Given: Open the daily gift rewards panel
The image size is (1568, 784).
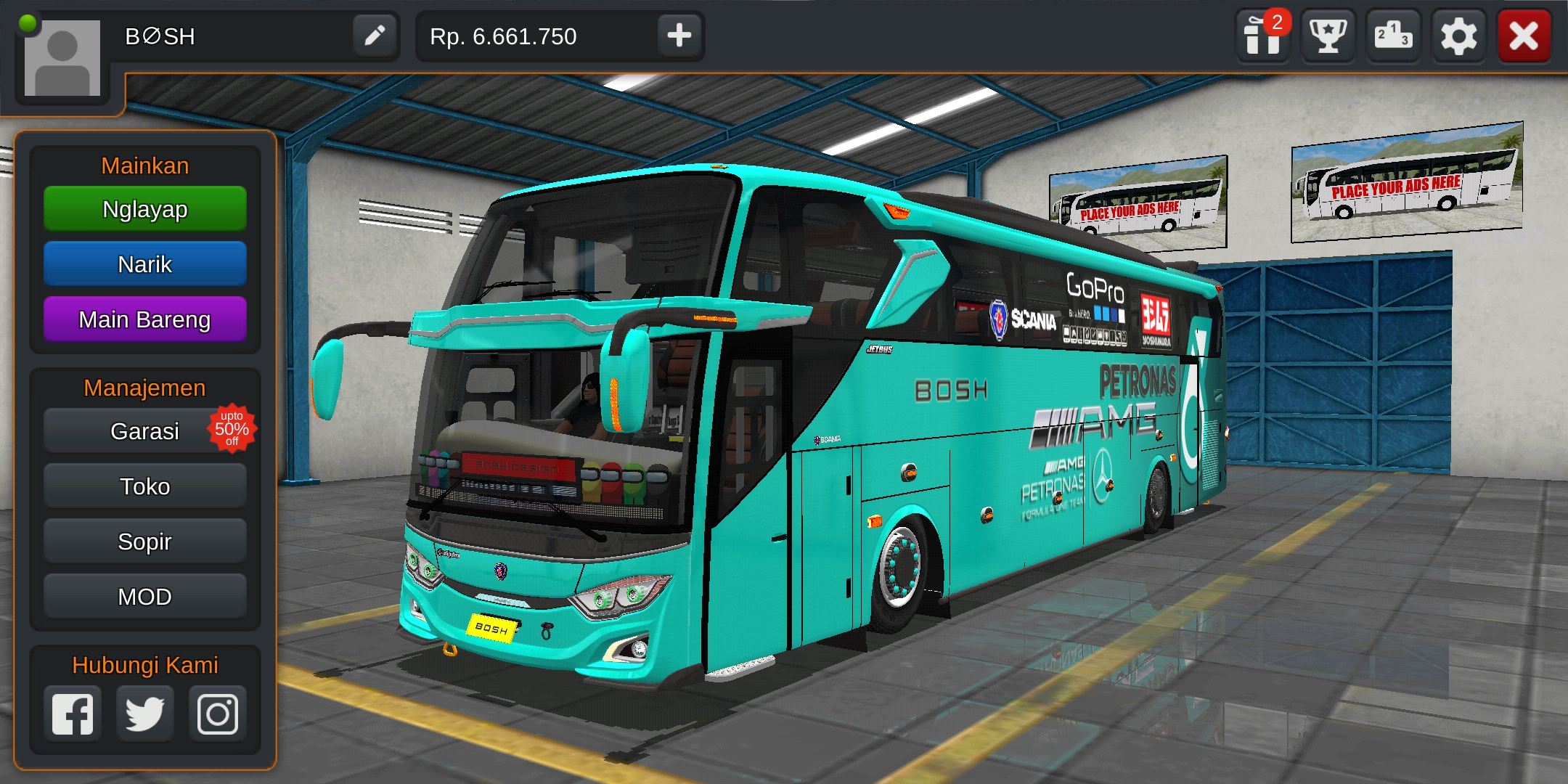Looking at the screenshot, I should point(1262,36).
